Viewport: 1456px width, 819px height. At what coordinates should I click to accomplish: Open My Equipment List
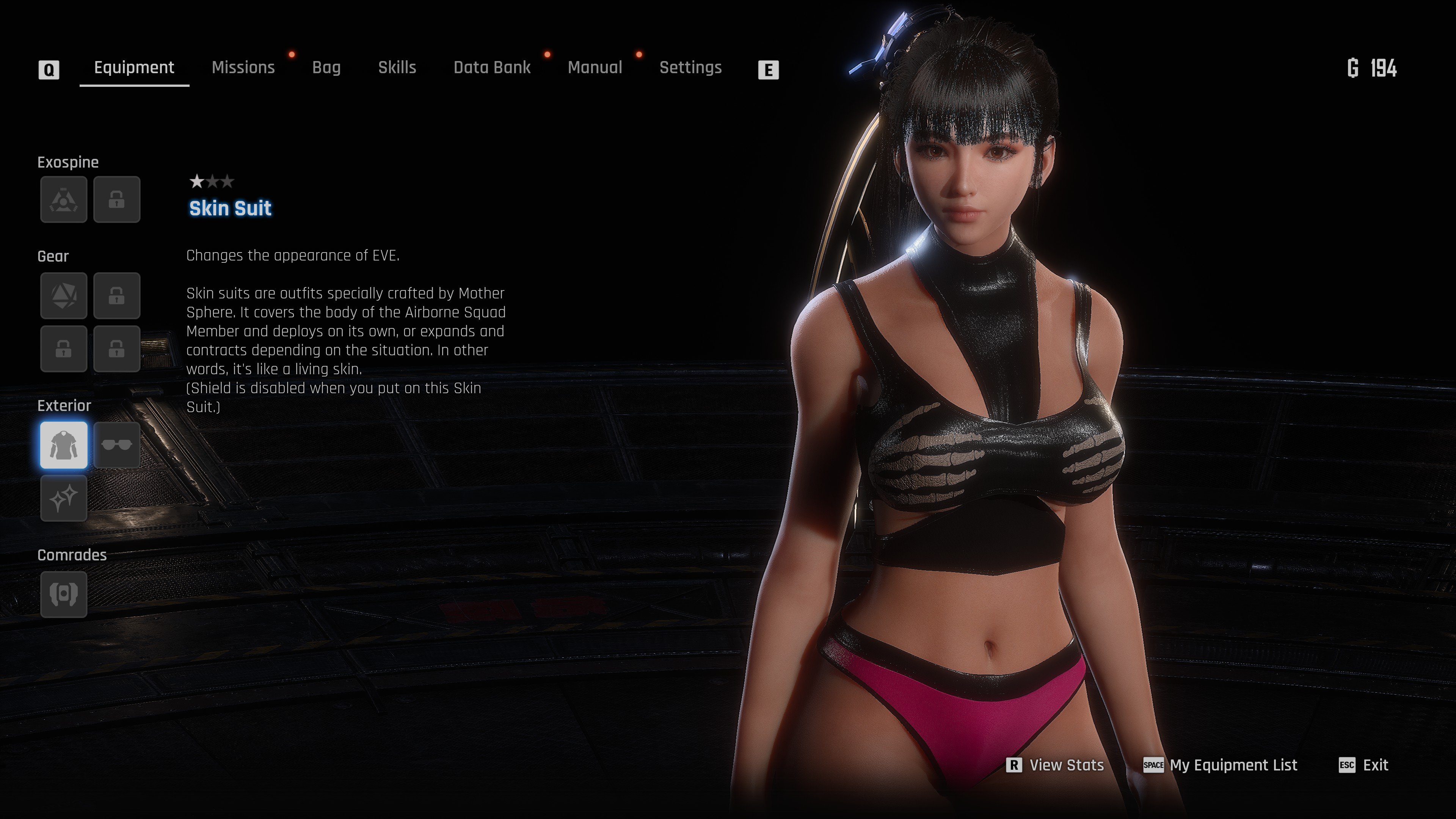tap(1221, 765)
